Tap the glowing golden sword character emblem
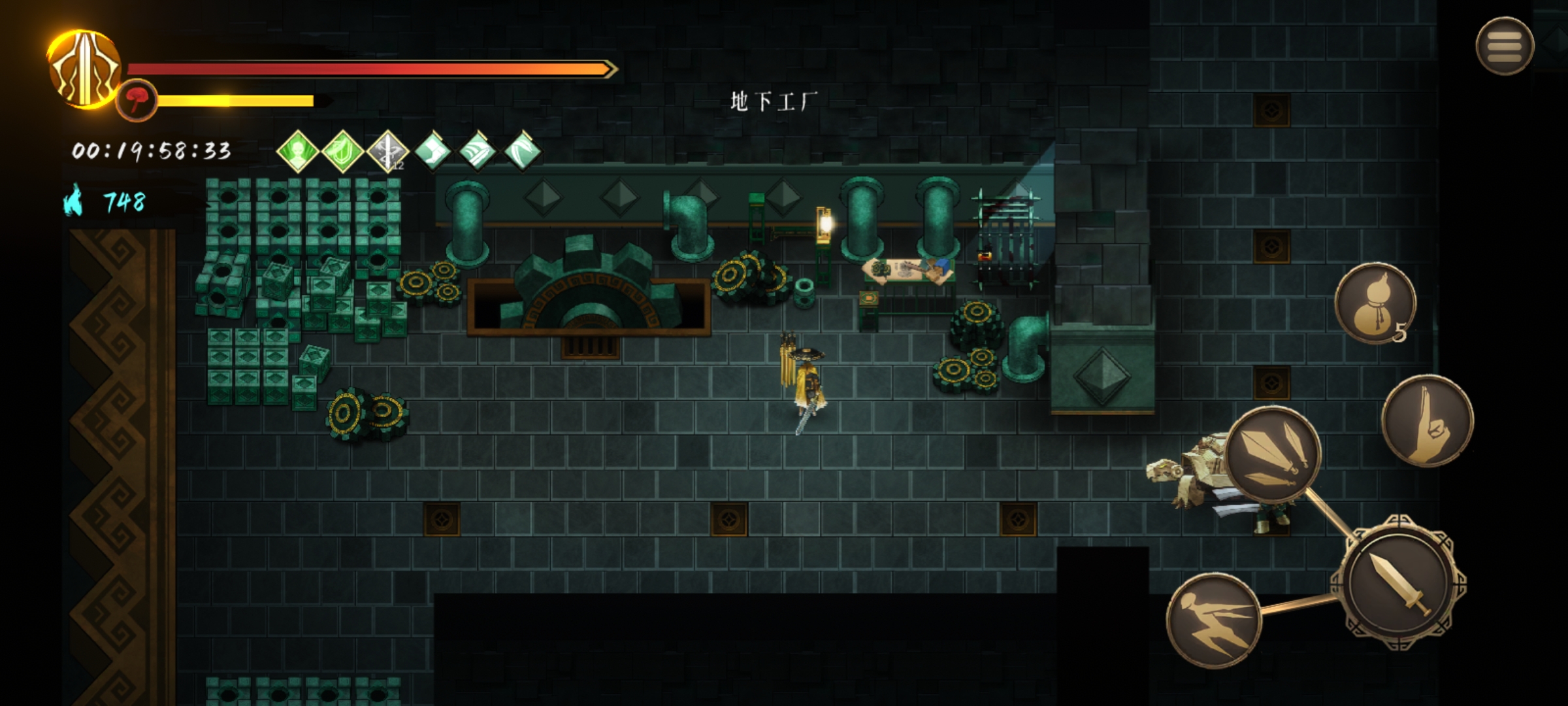The image size is (1568, 706). [84, 69]
